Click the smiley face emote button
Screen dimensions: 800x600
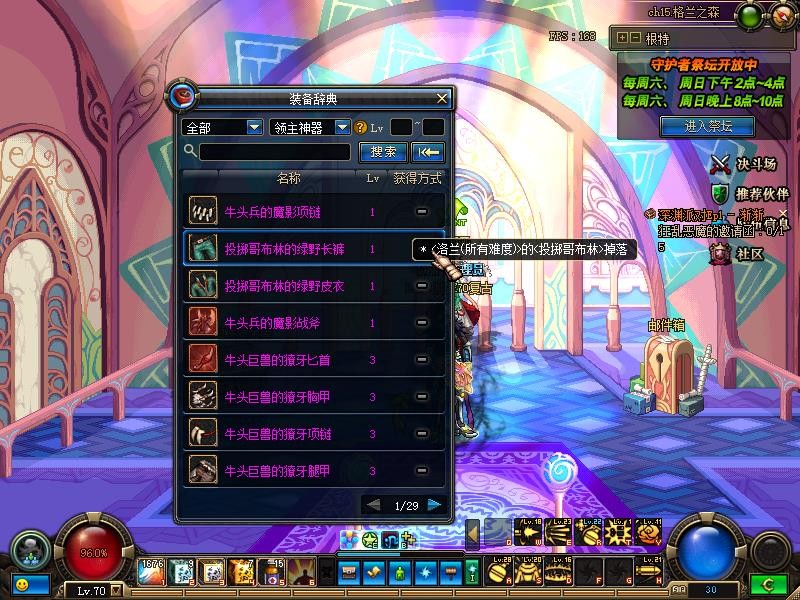click(21, 582)
